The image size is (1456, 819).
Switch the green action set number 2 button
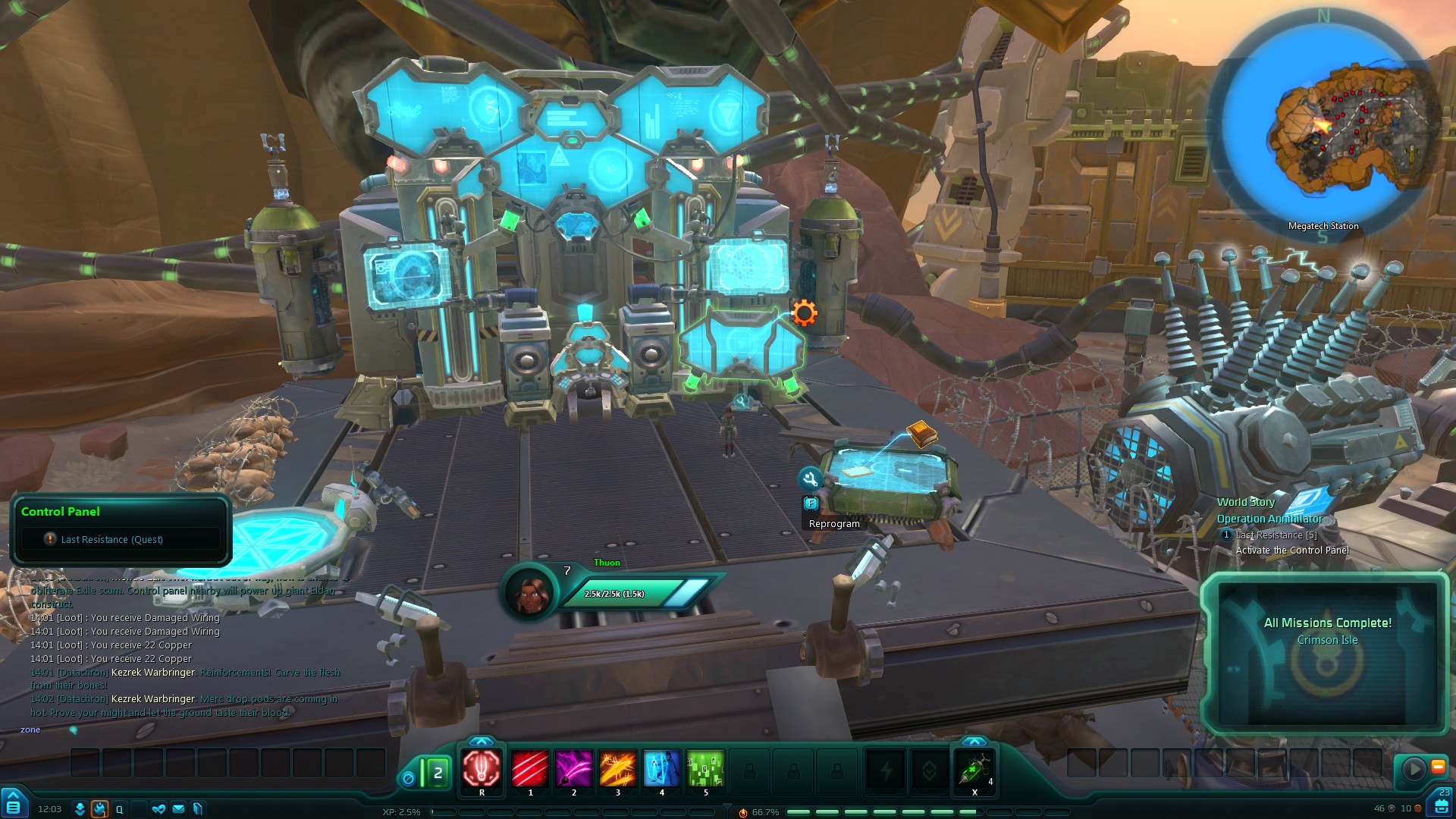(x=438, y=773)
